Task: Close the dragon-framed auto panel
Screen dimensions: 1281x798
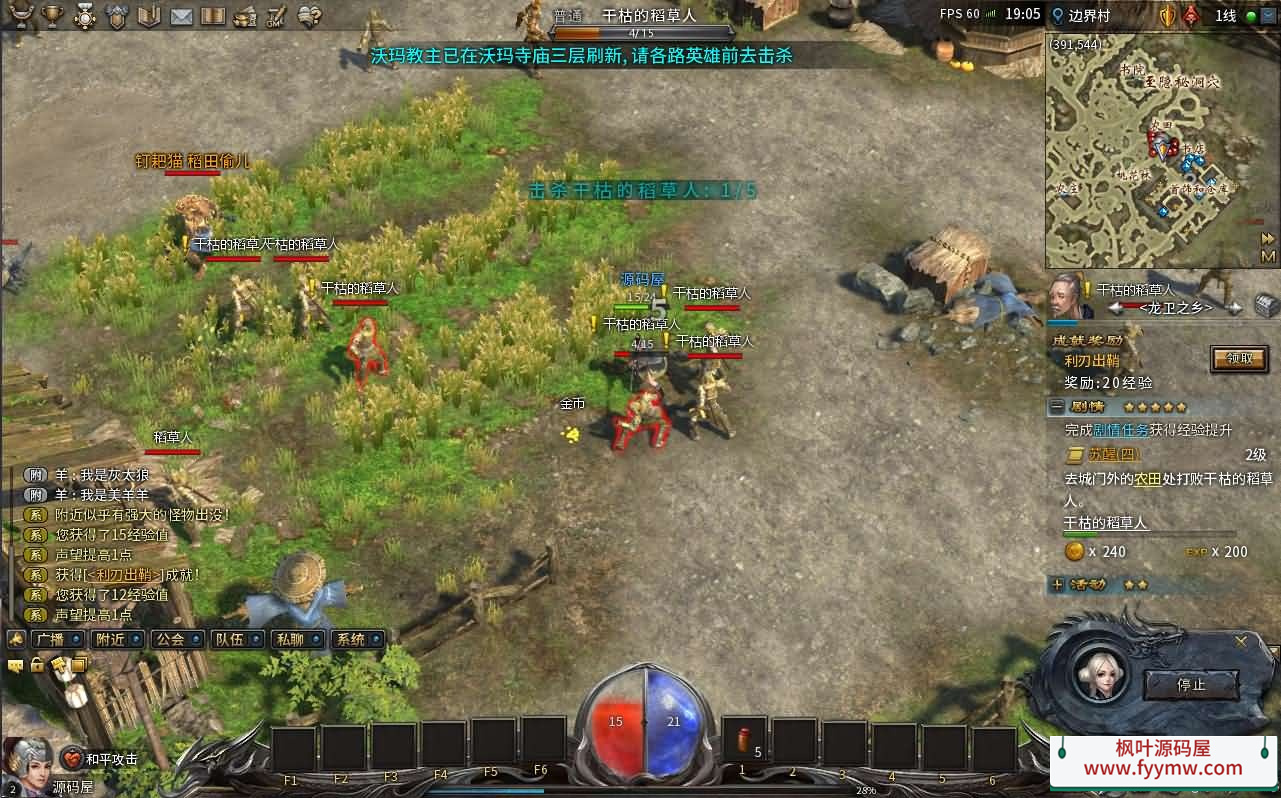Action: (x=1241, y=642)
